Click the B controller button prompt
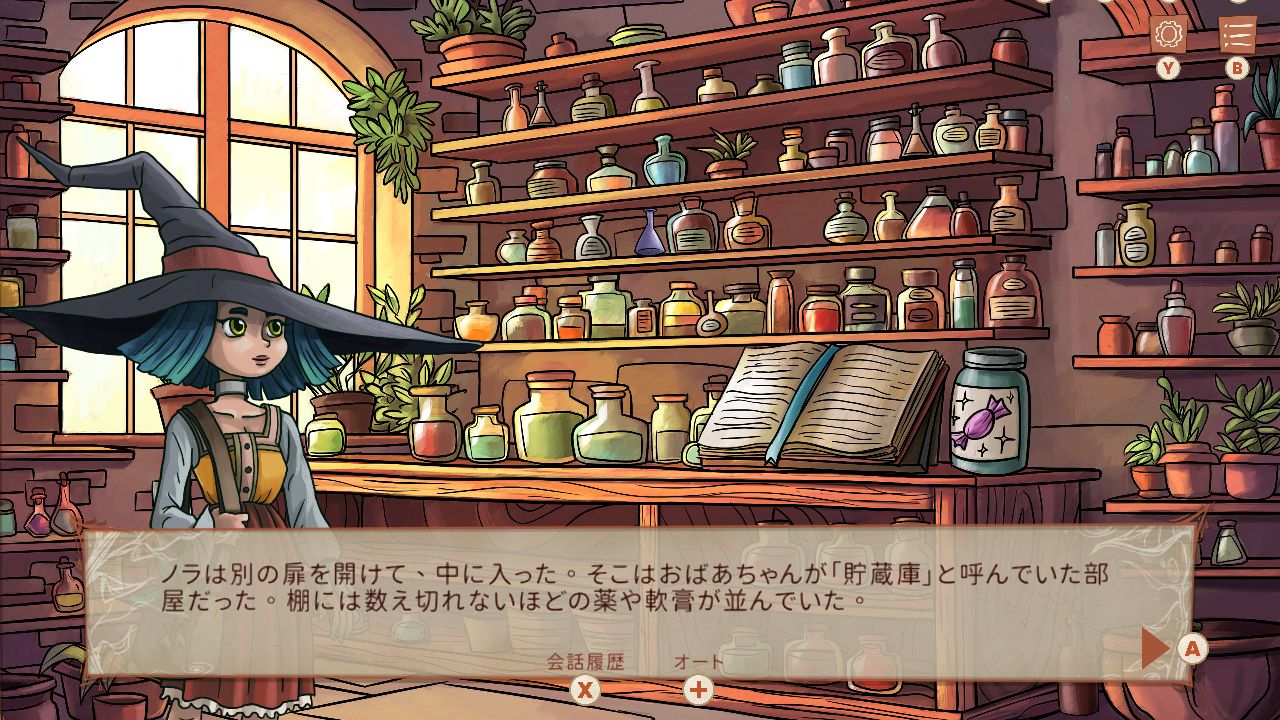The height and width of the screenshot is (720, 1280). tap(1237, 68)
